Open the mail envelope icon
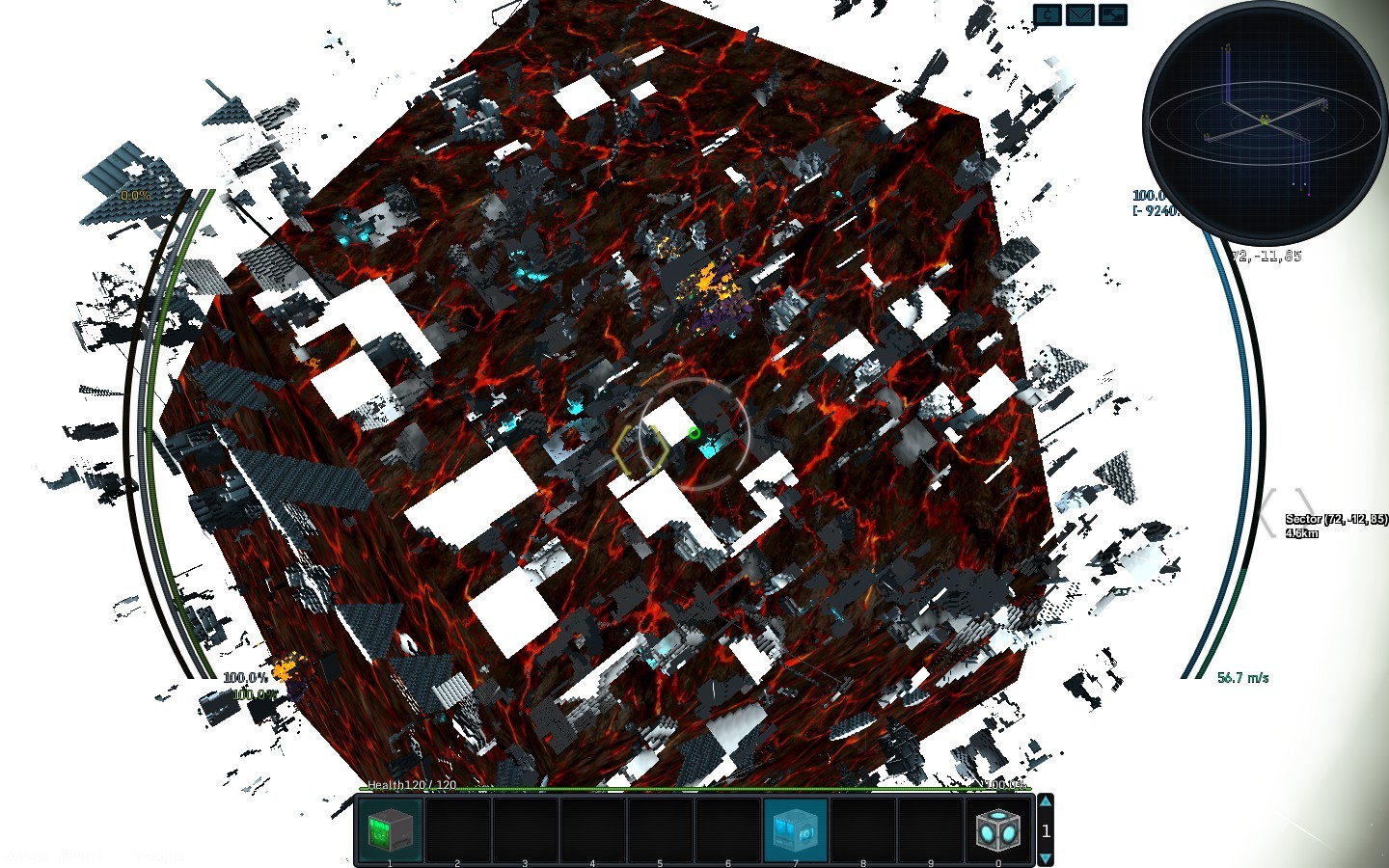 (1079, 14)
